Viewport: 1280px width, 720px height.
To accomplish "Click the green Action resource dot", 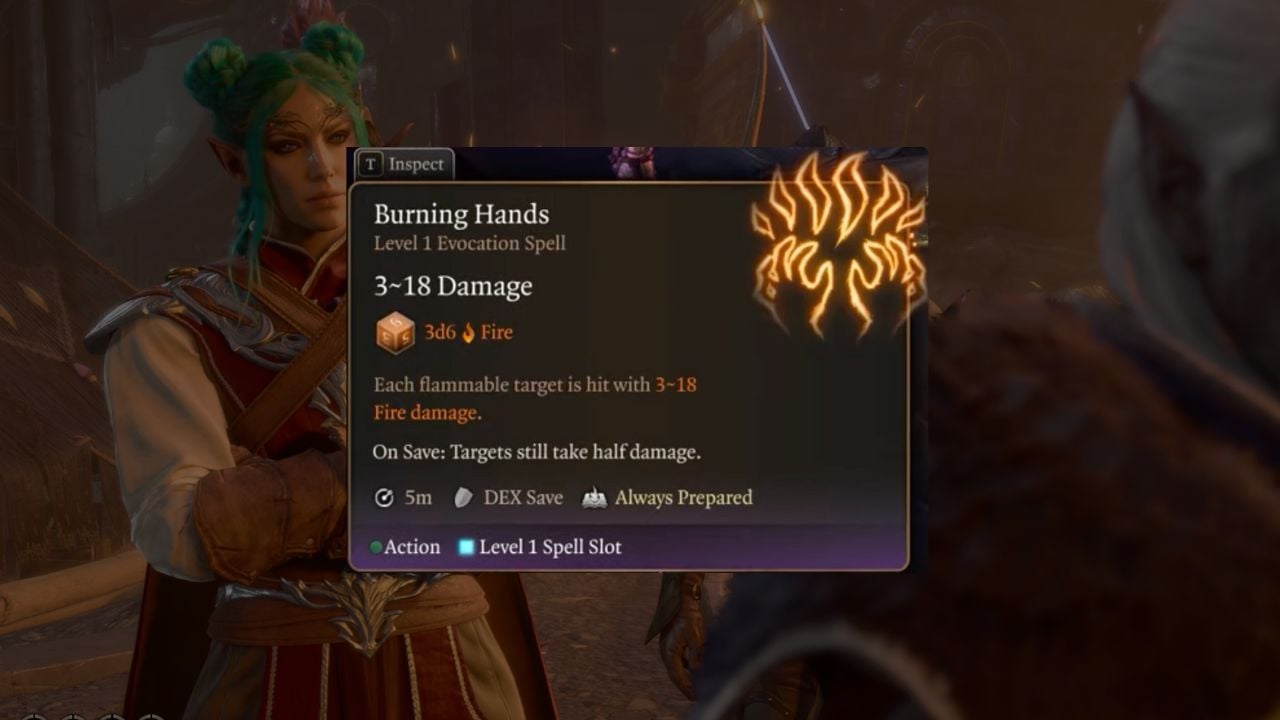I will coord(377,547).
